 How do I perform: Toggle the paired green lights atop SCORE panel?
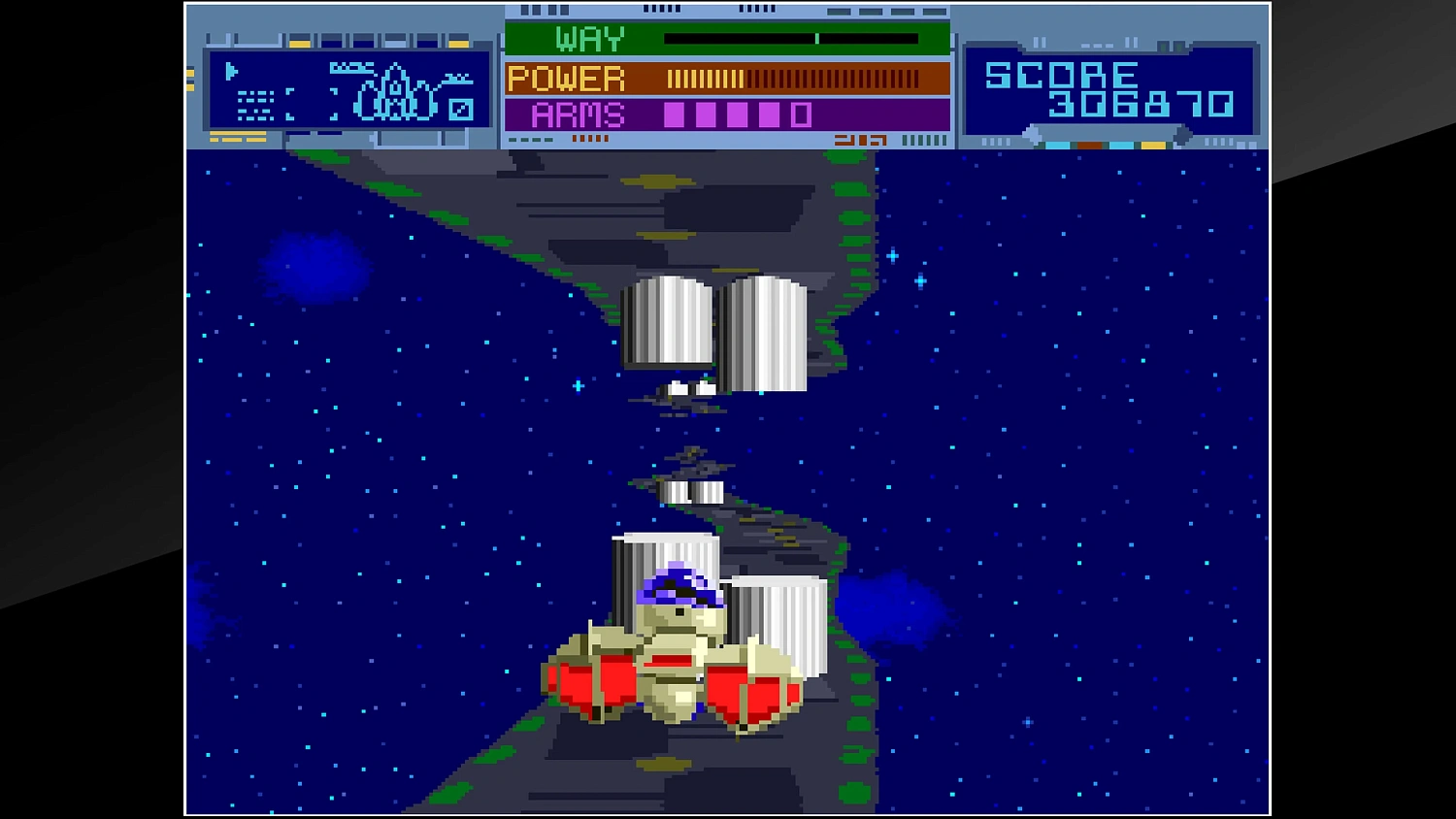point(1169,46)
